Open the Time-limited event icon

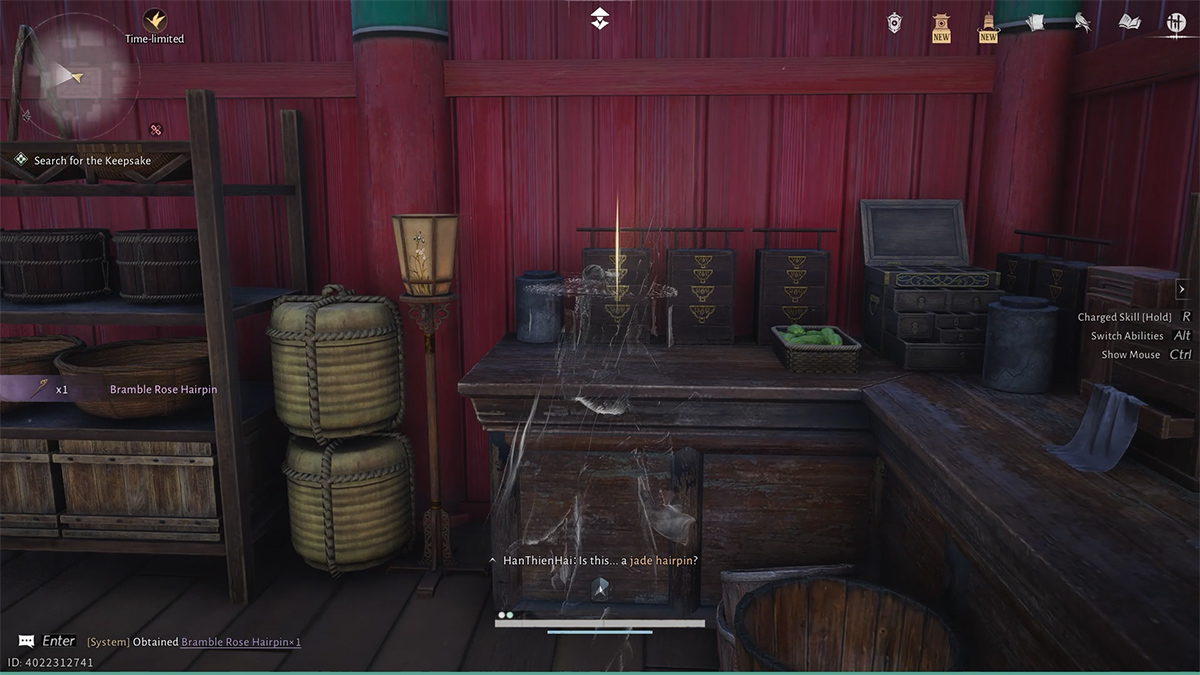(154, 20)
